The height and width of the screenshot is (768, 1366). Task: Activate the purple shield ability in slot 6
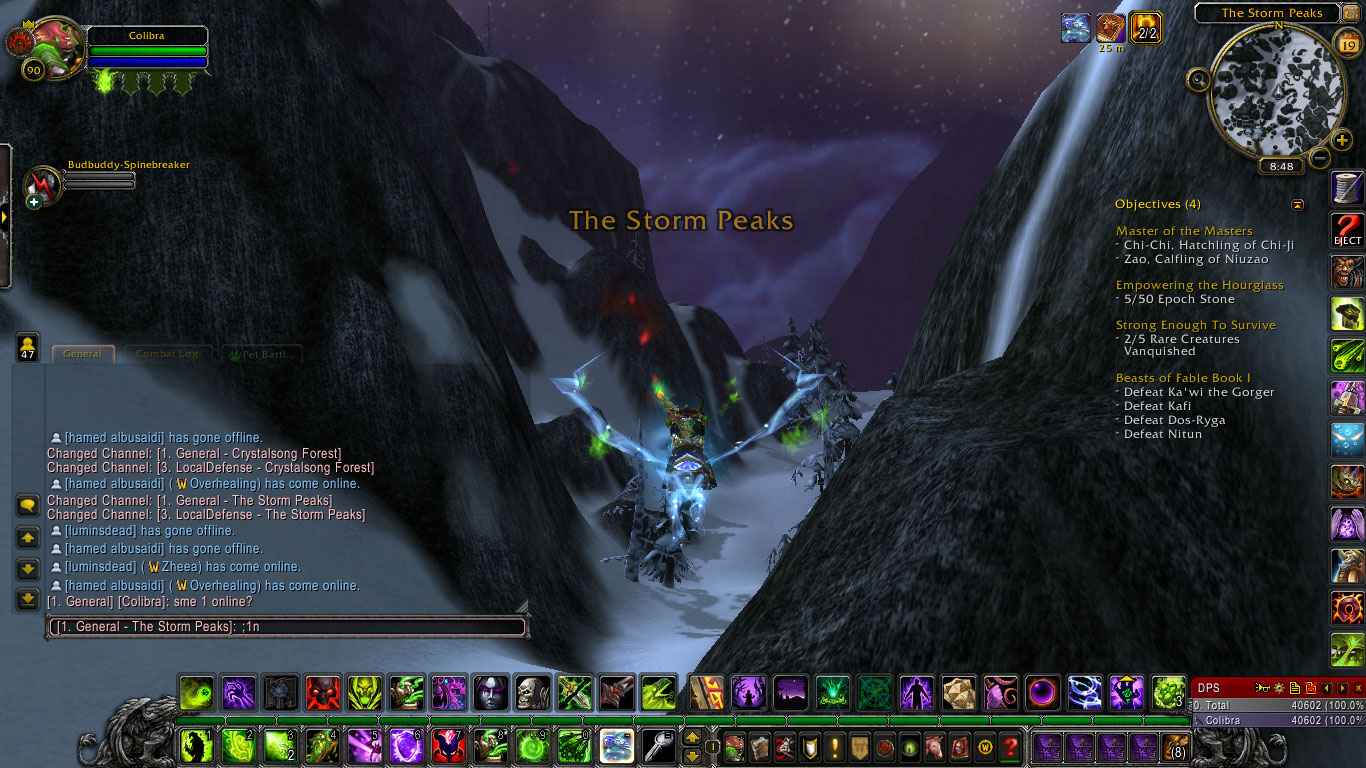tap(405, 746)
